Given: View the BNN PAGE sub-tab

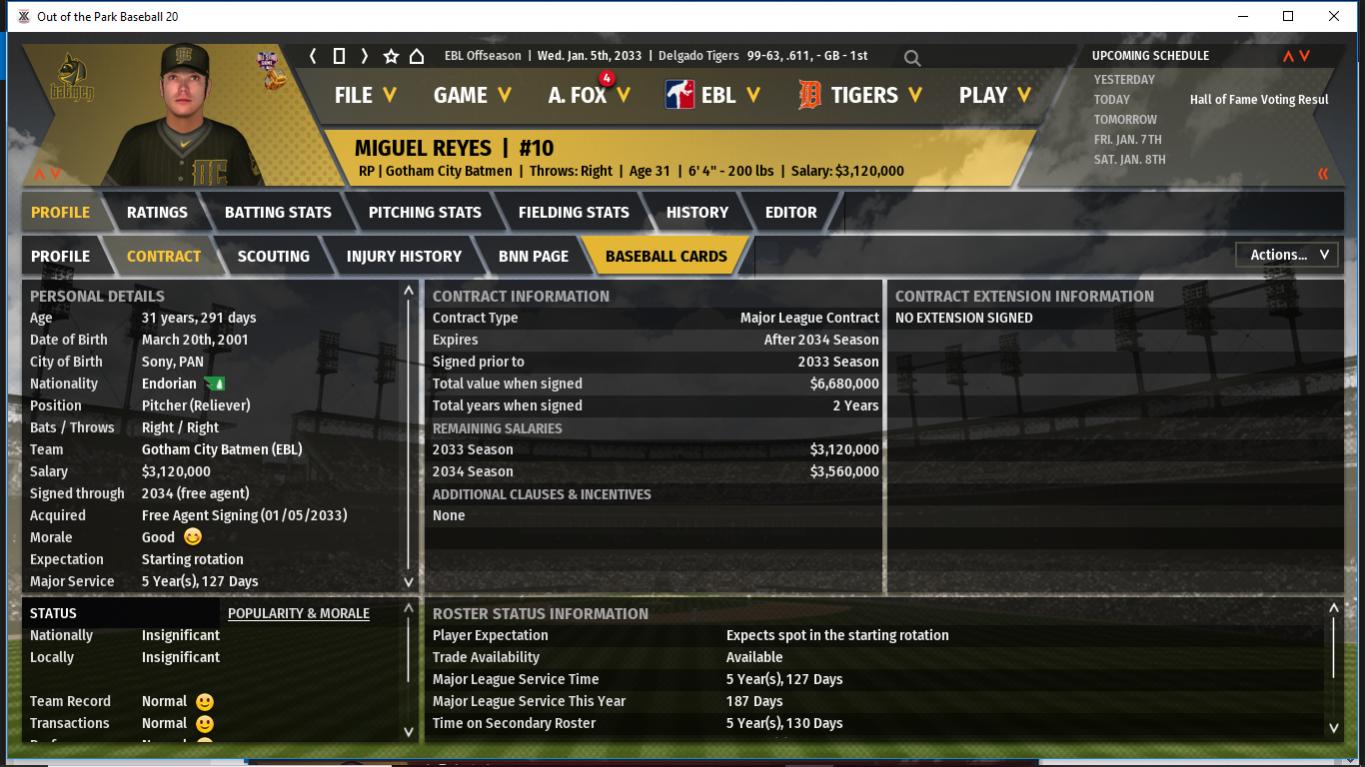Looking at the screenshot, I should point(533,256).
